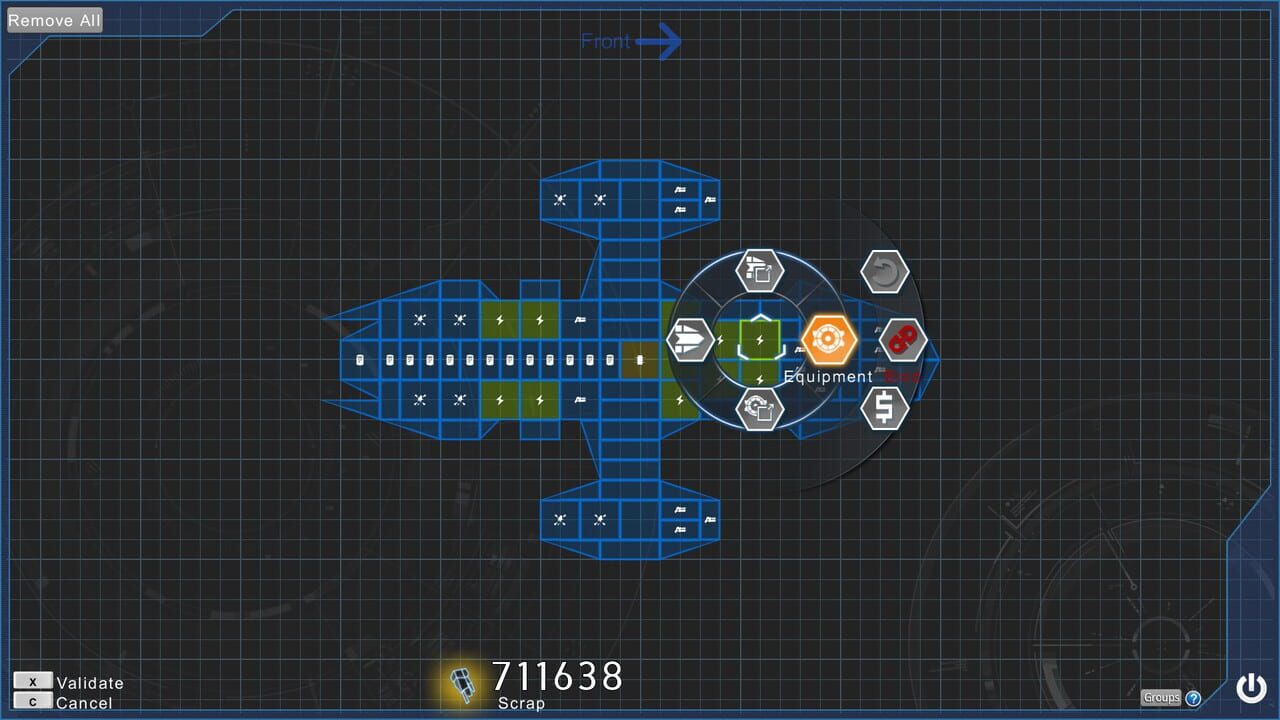Open the Groups panel
Image resolution: width=1280 pixels, height=720 pixels.
pyautogui.click(x=1161, y=697)
